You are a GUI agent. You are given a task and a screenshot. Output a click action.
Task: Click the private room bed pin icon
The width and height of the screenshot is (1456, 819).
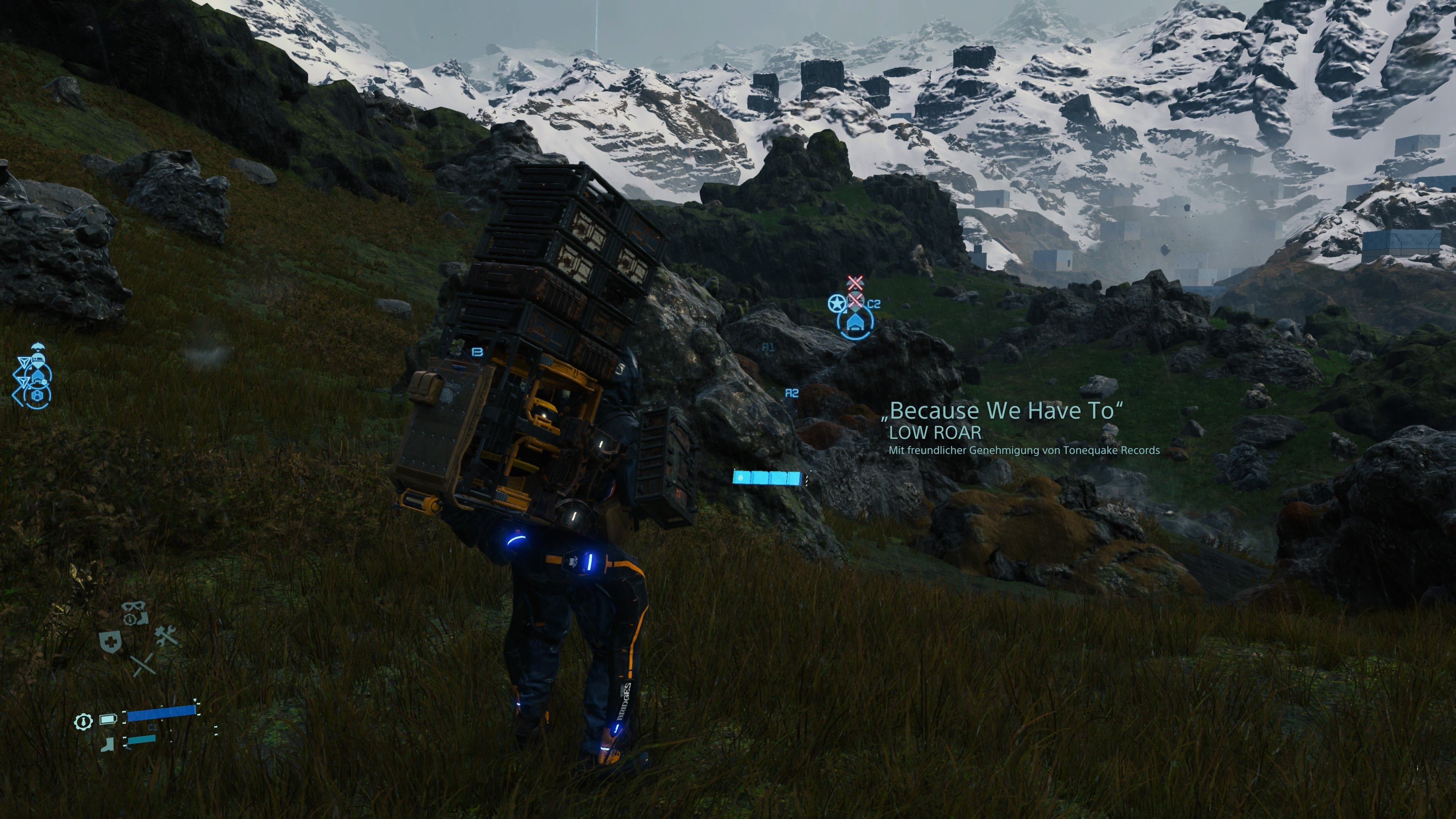coord(38,360)
